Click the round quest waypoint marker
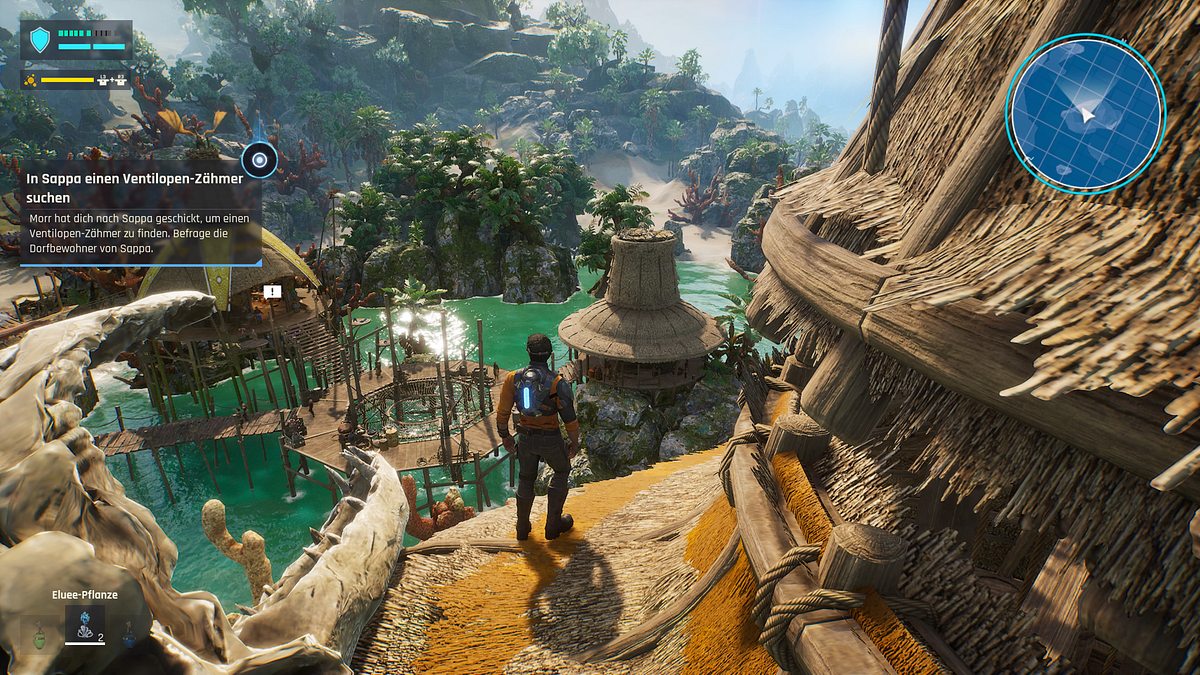Viewport: 1200px width, 675px height. (260, 159)
